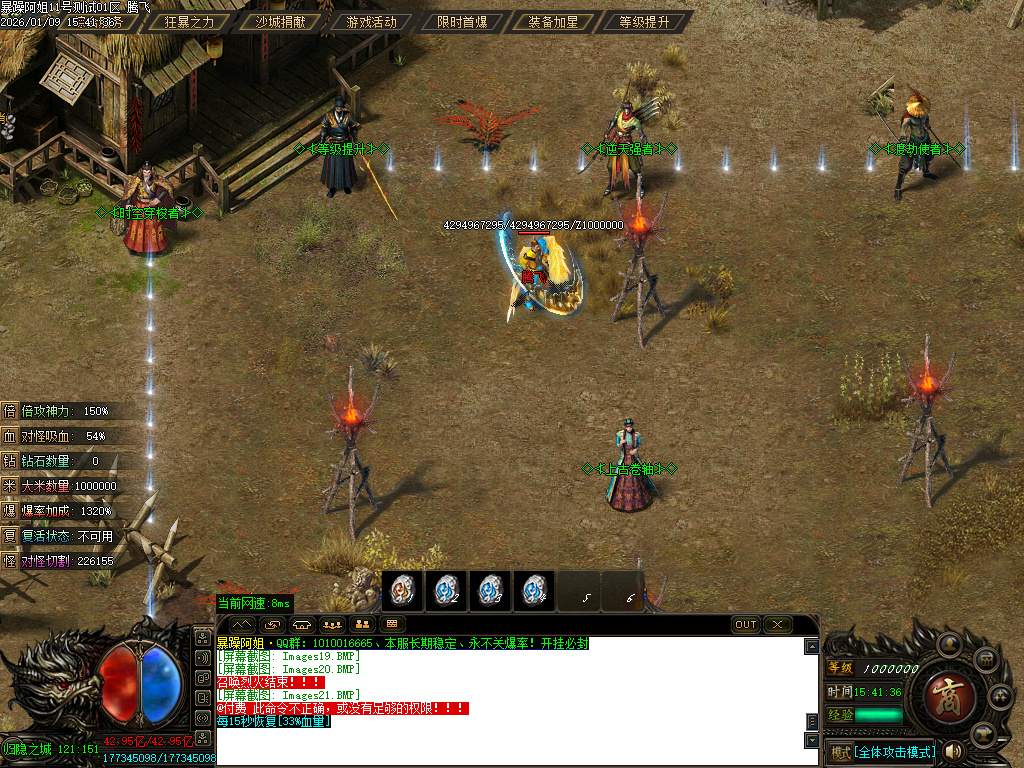This screenshot has height=768, width=1024.
Task: Use the blue rune stone in hotbar slot 3
Action: click(491, 591)
